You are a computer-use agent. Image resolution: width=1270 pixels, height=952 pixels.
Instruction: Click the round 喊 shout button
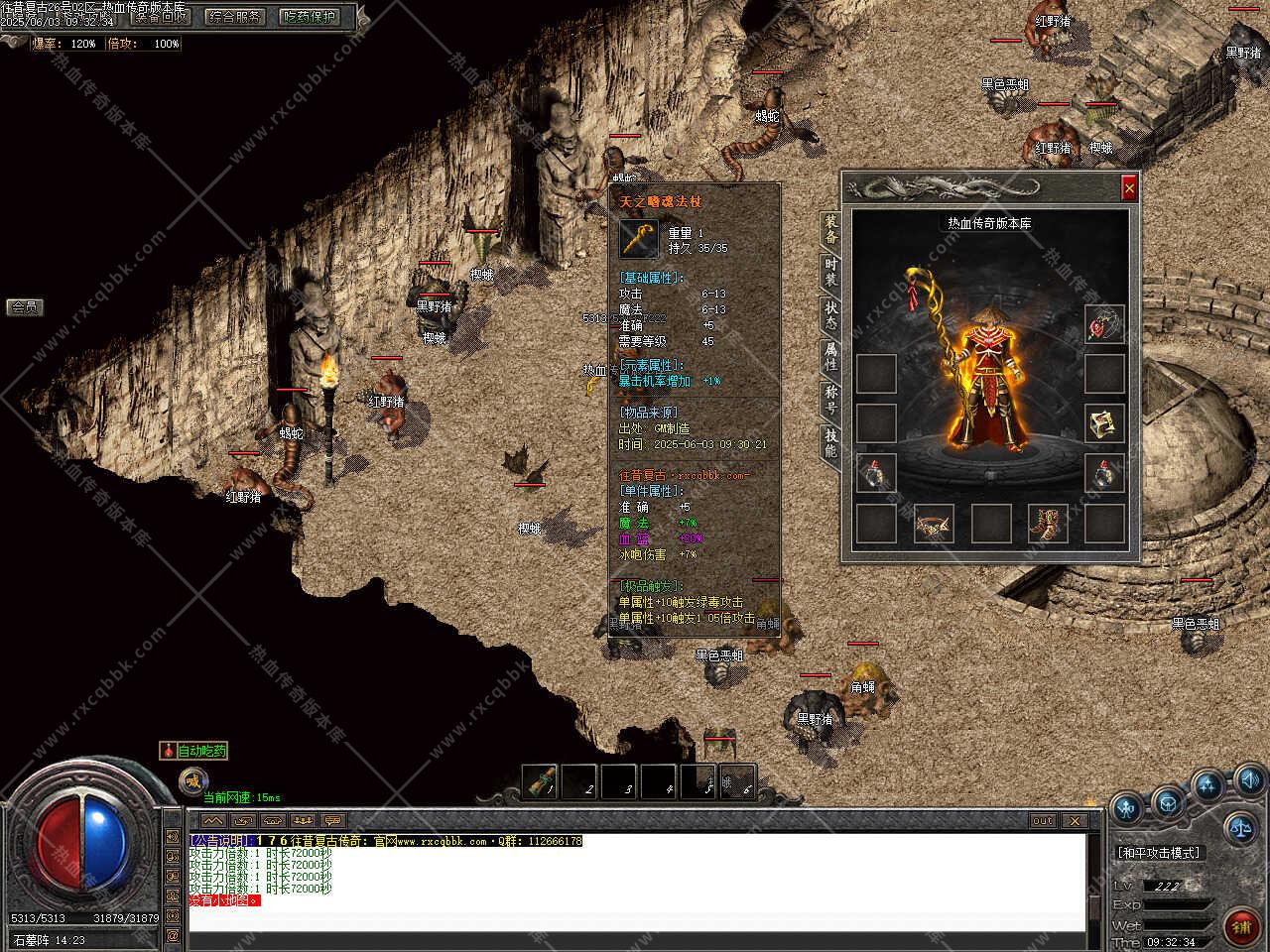click(193, 781)
